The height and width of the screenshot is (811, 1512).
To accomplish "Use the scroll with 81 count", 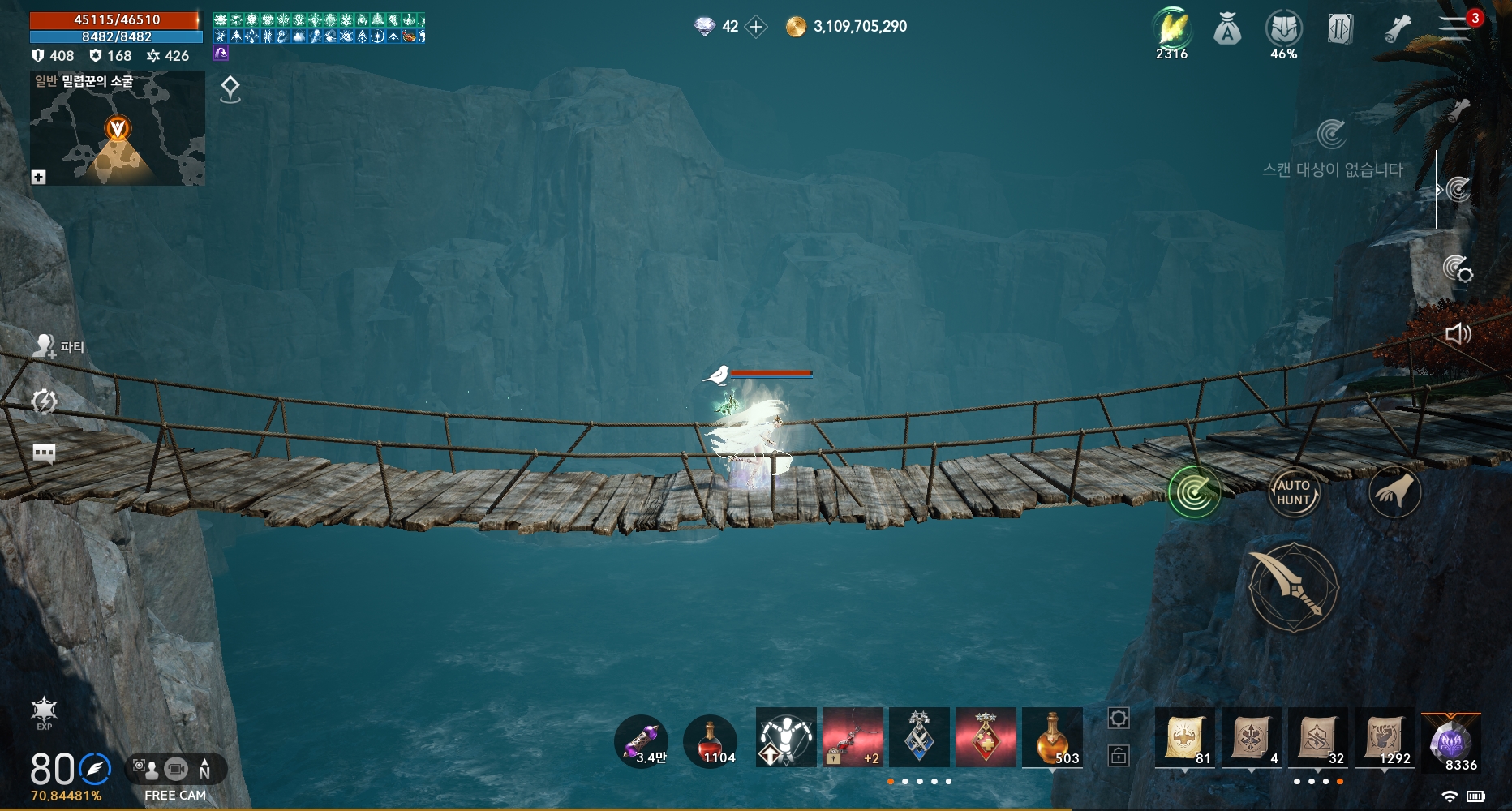I will click(x=1184, y=738).
